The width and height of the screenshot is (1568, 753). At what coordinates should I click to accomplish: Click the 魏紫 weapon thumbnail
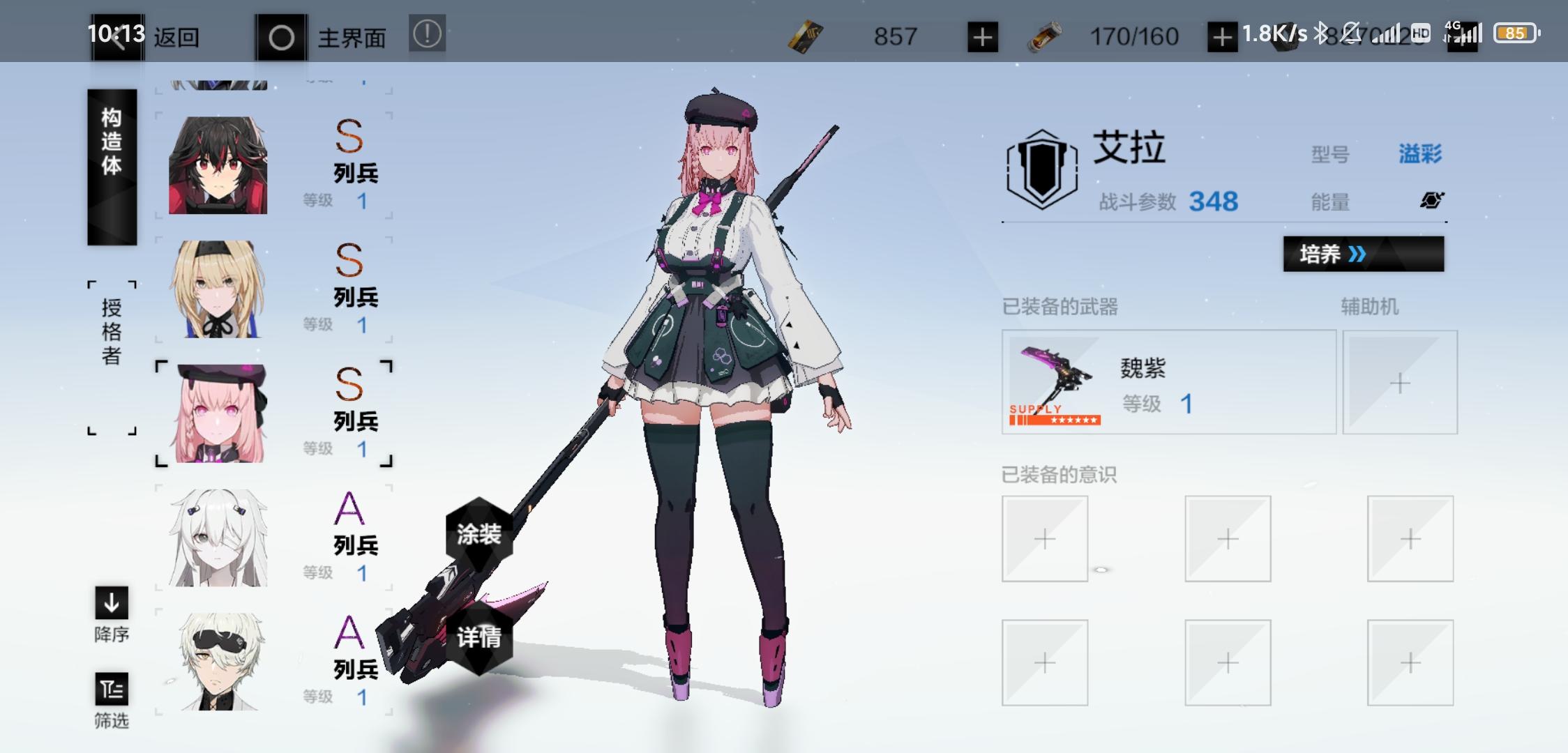tap(1053, 382)
